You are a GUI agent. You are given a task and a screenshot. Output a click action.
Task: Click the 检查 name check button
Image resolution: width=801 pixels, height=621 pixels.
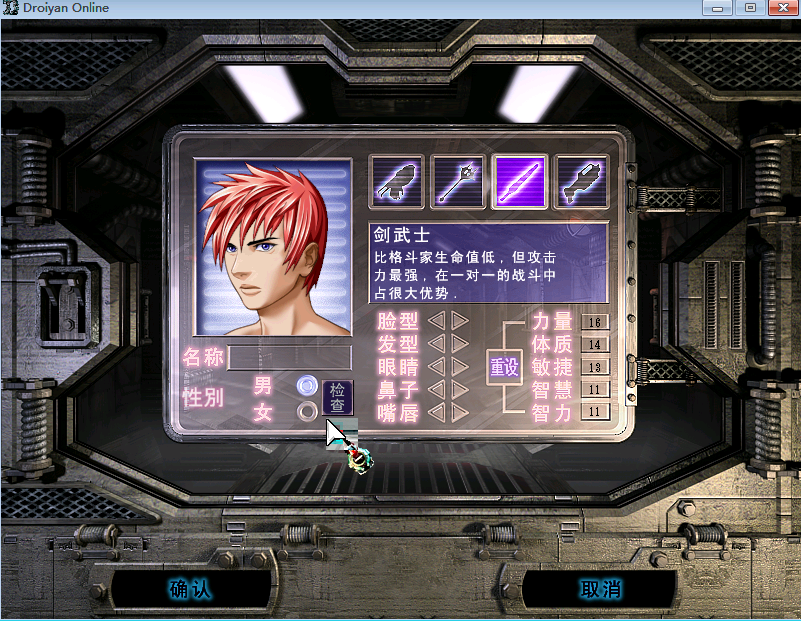click(338, 397)
